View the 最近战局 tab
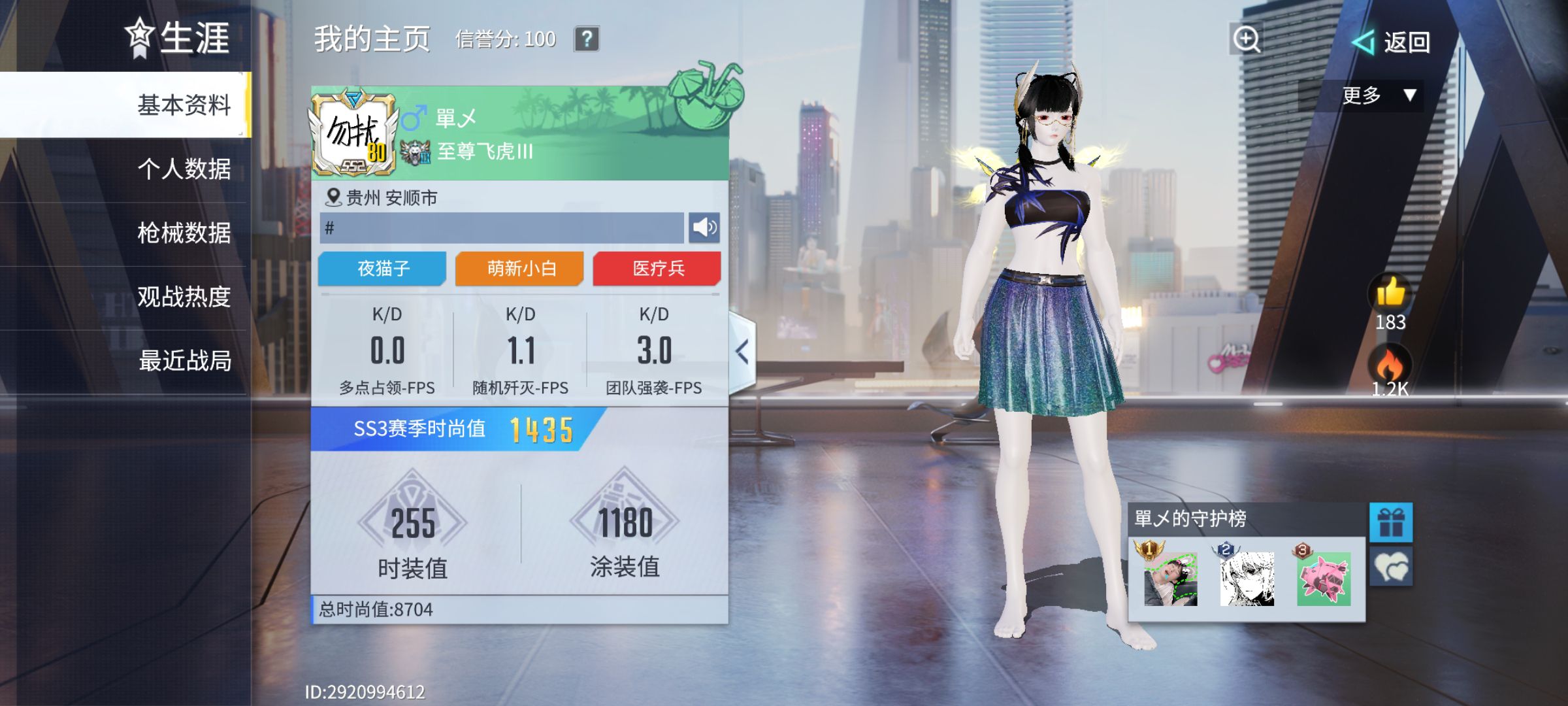Screen dimensions: 1568x706 [x=184, y=360]
